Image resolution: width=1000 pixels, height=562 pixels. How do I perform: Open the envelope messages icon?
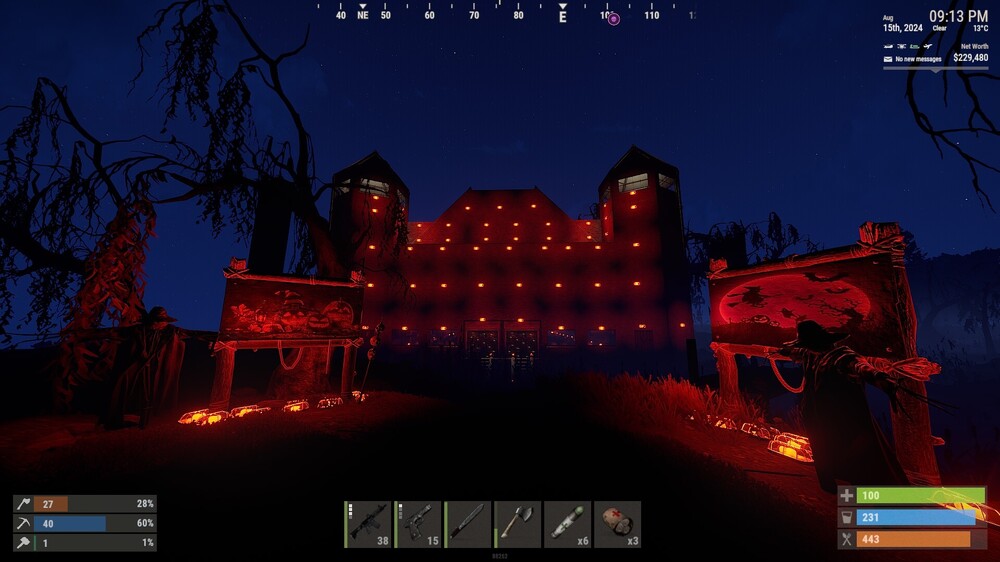888,59
